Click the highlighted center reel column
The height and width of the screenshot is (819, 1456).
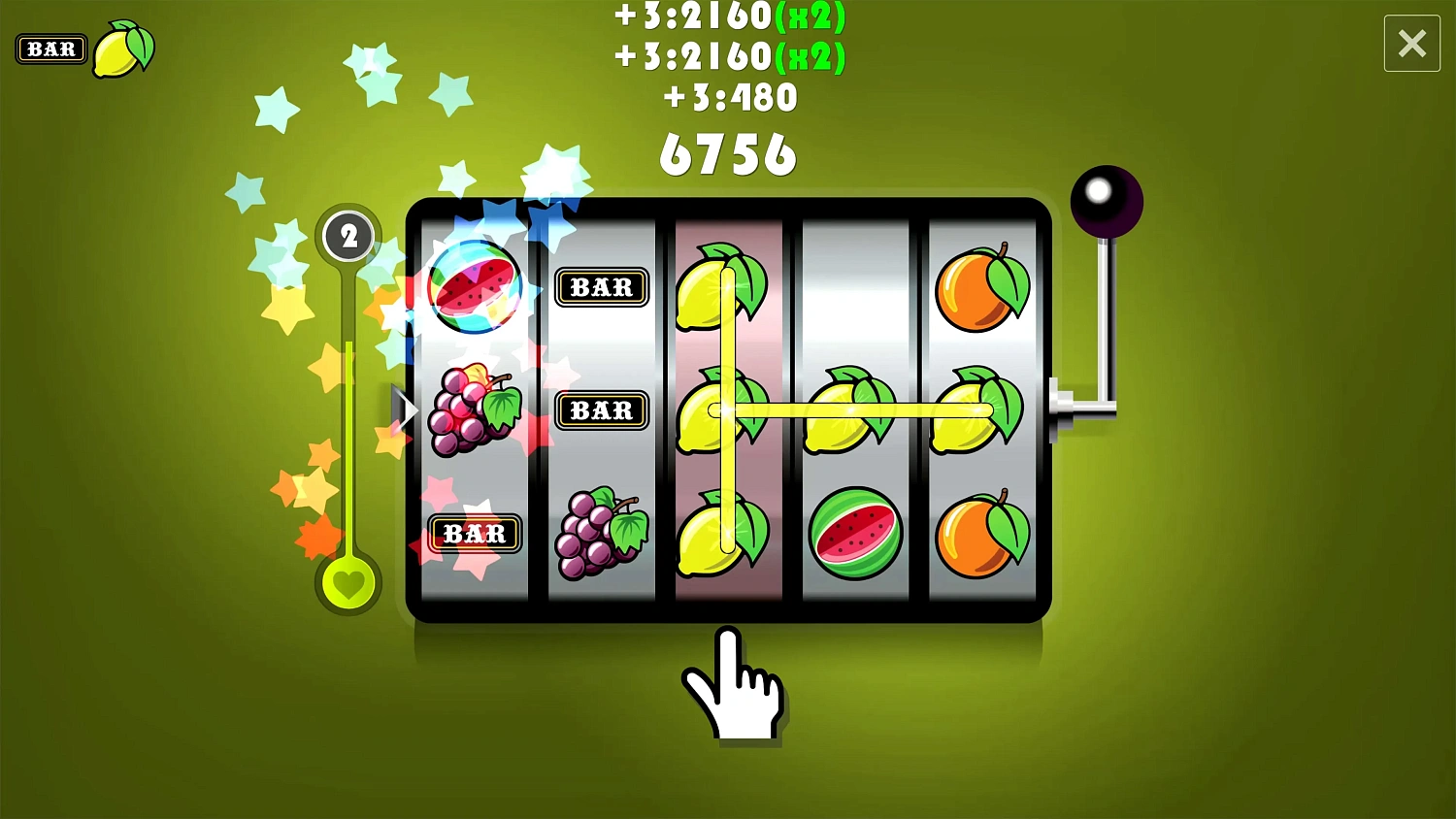728,408
